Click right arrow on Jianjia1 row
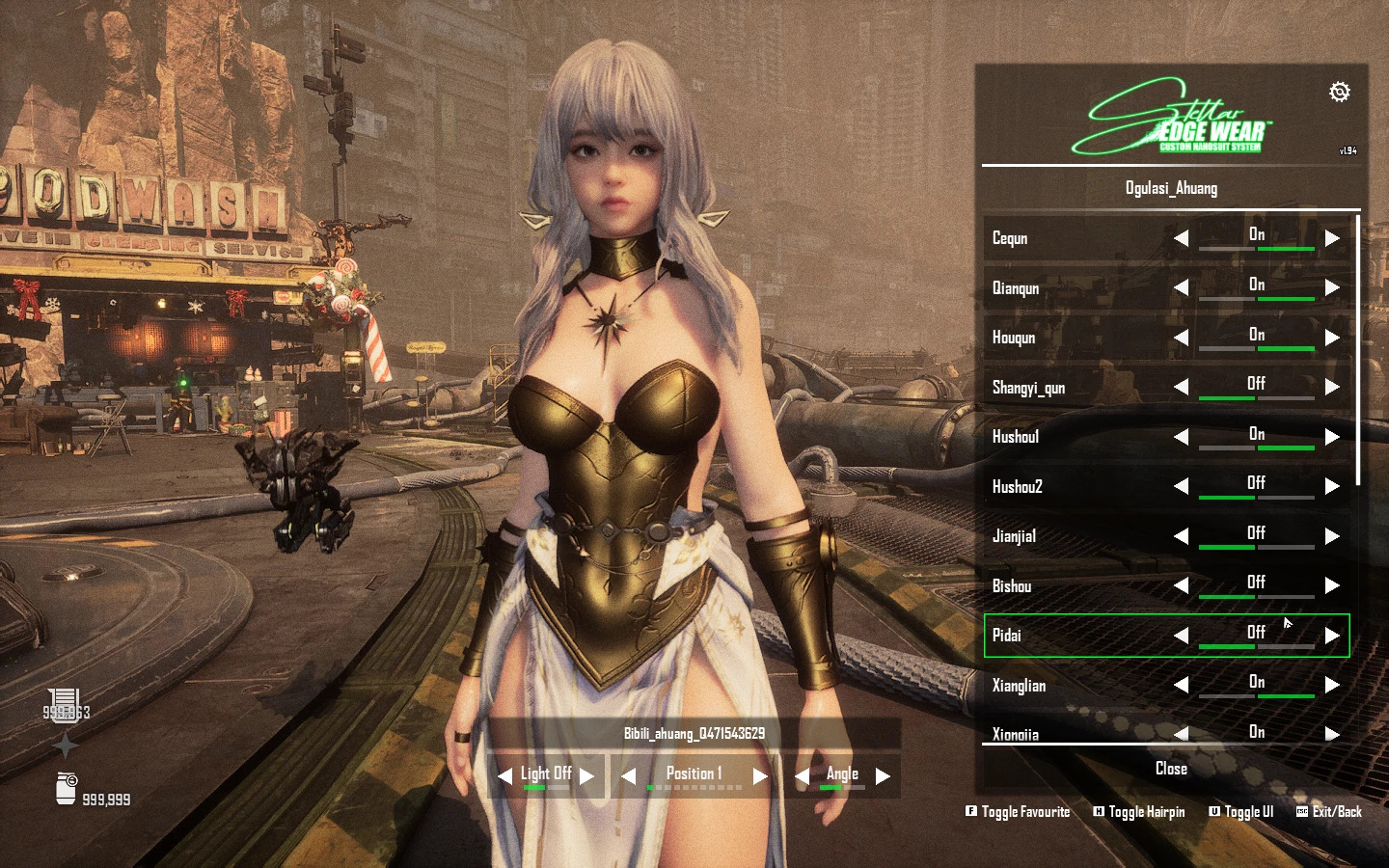The image size is (1389, 868). [x=1332, y=536]
